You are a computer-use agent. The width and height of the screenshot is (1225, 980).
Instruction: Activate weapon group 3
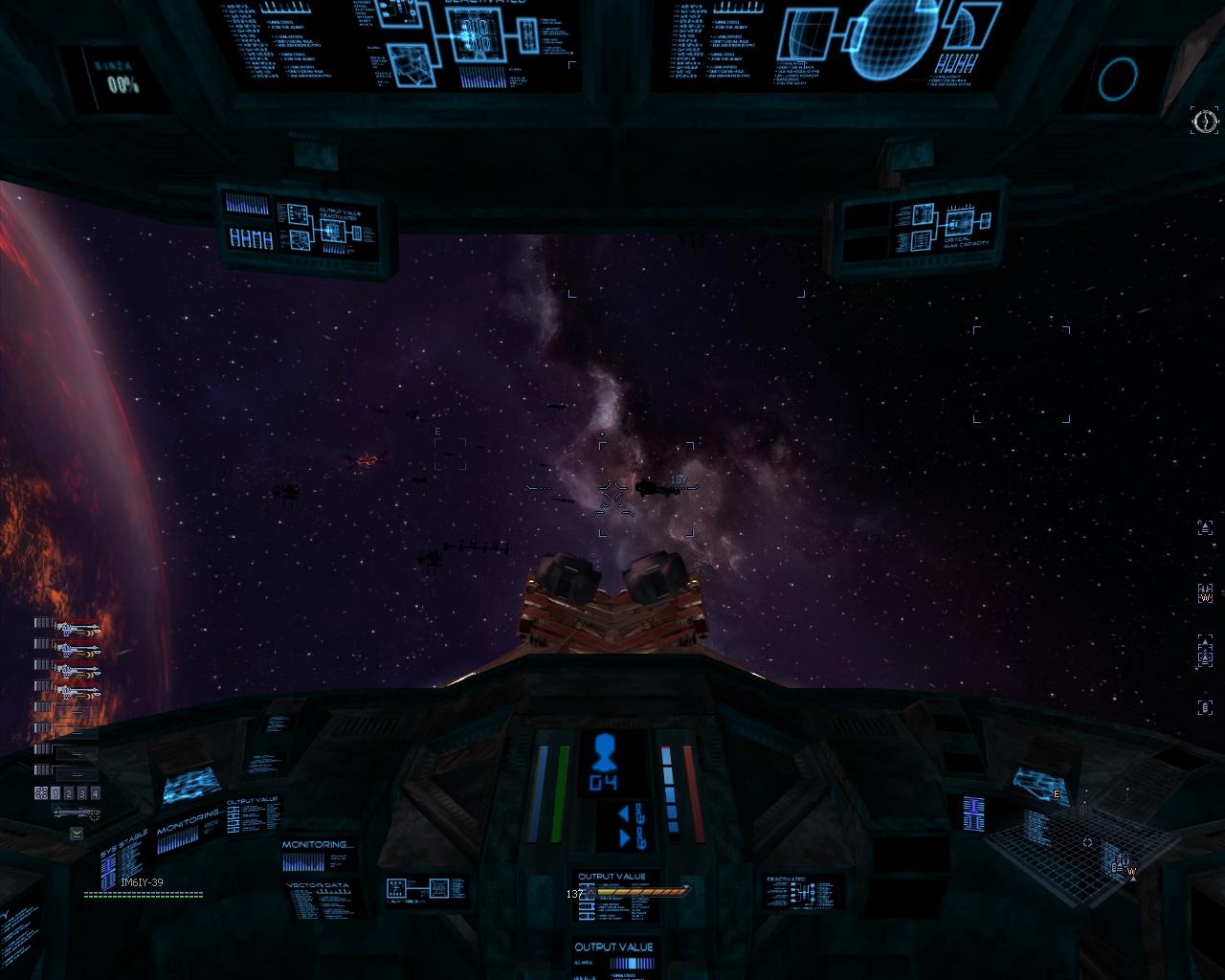(x=82, y=793)
